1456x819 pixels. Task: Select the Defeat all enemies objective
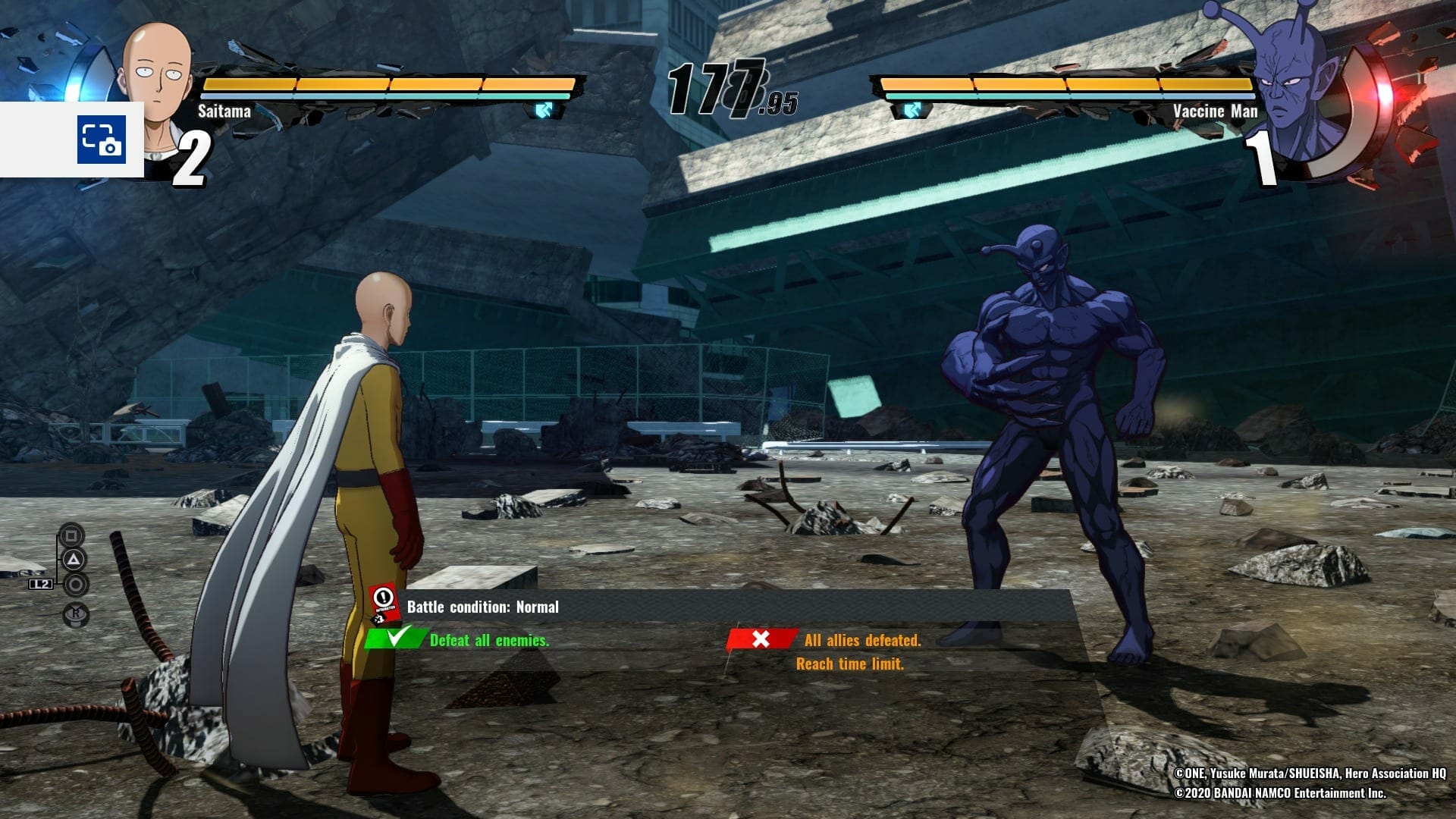(x=489, y=641)
